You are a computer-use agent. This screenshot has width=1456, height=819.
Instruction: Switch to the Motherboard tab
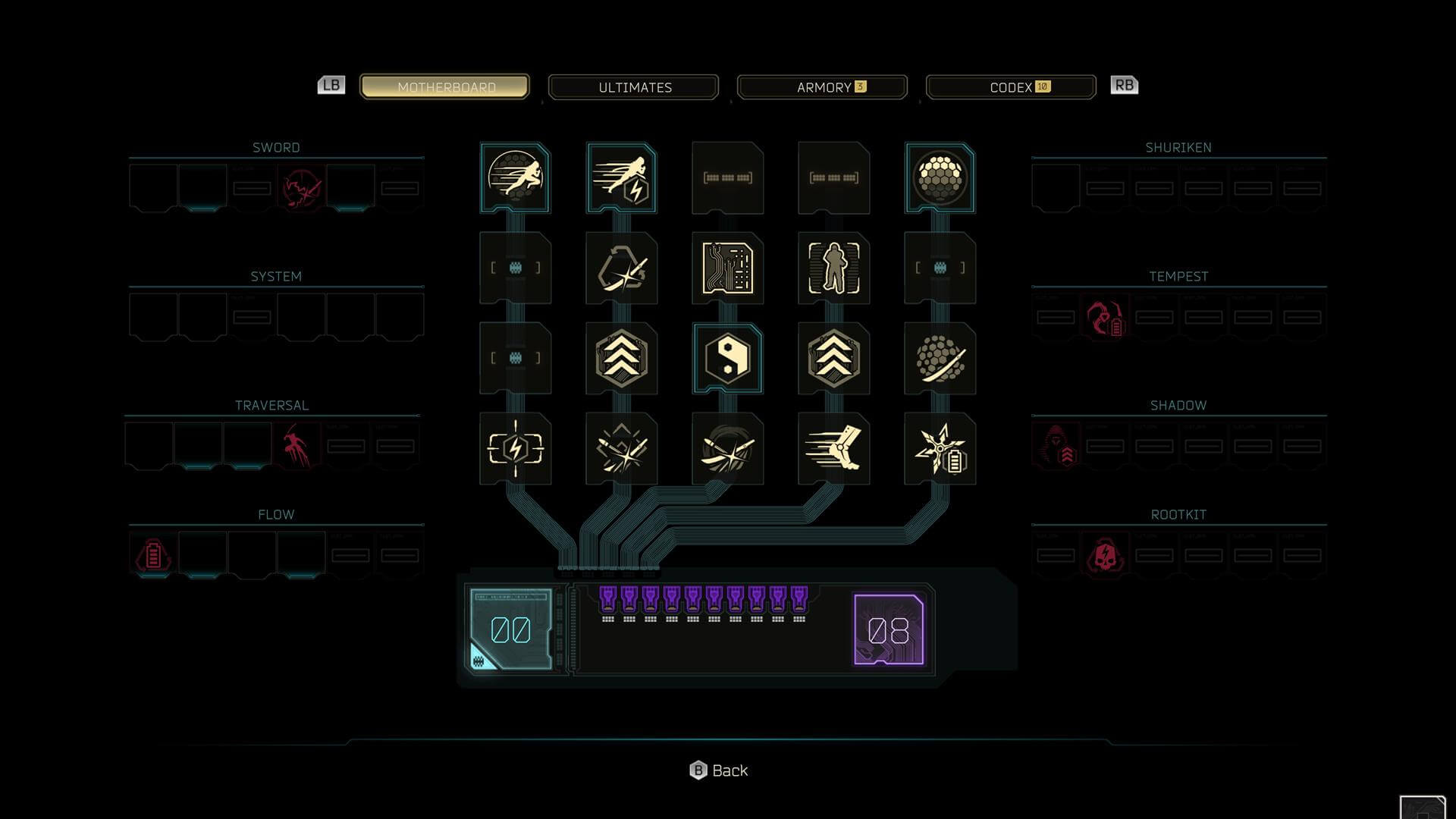445,87
